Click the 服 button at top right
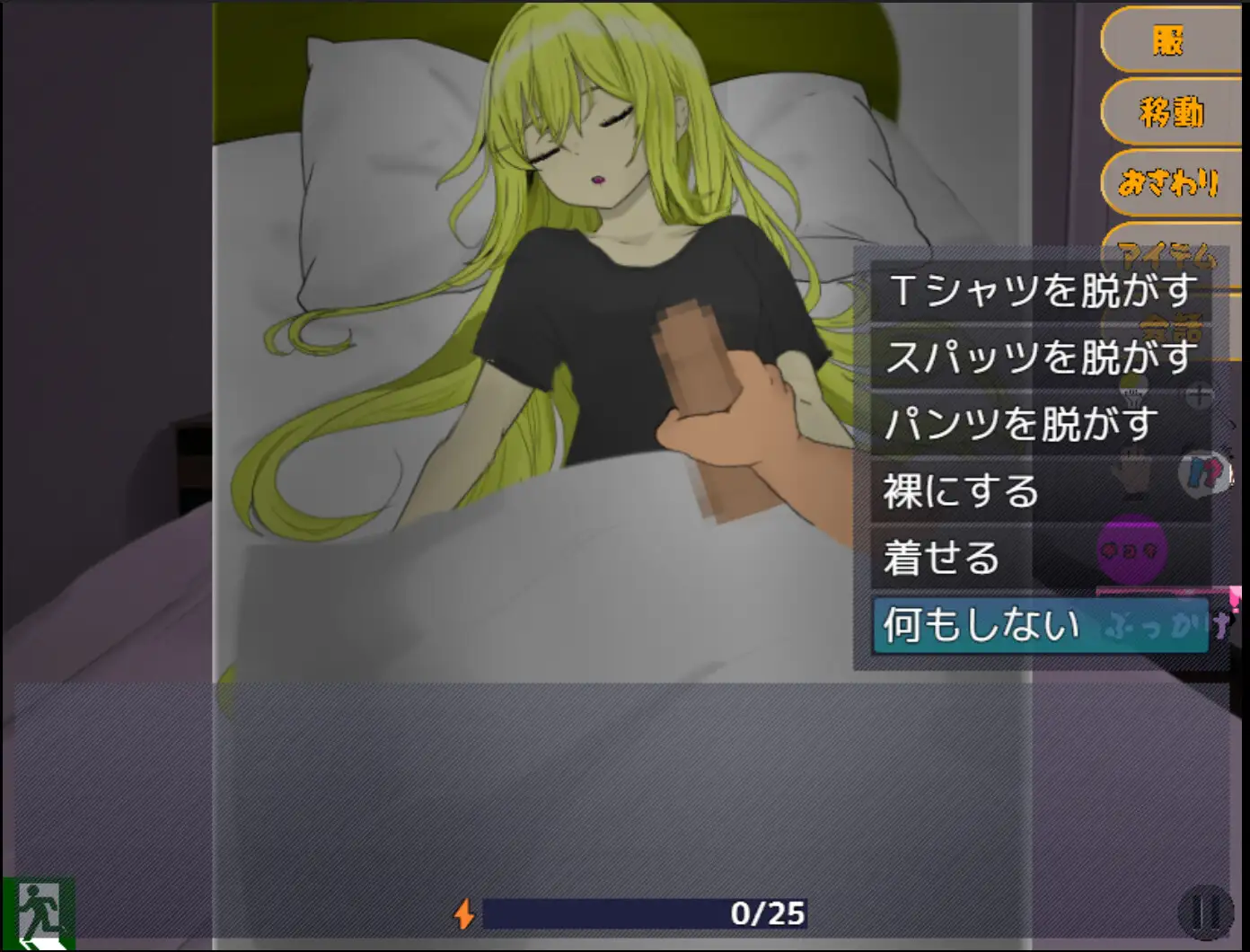The image size is (1250, 952). coord(1167,41)
